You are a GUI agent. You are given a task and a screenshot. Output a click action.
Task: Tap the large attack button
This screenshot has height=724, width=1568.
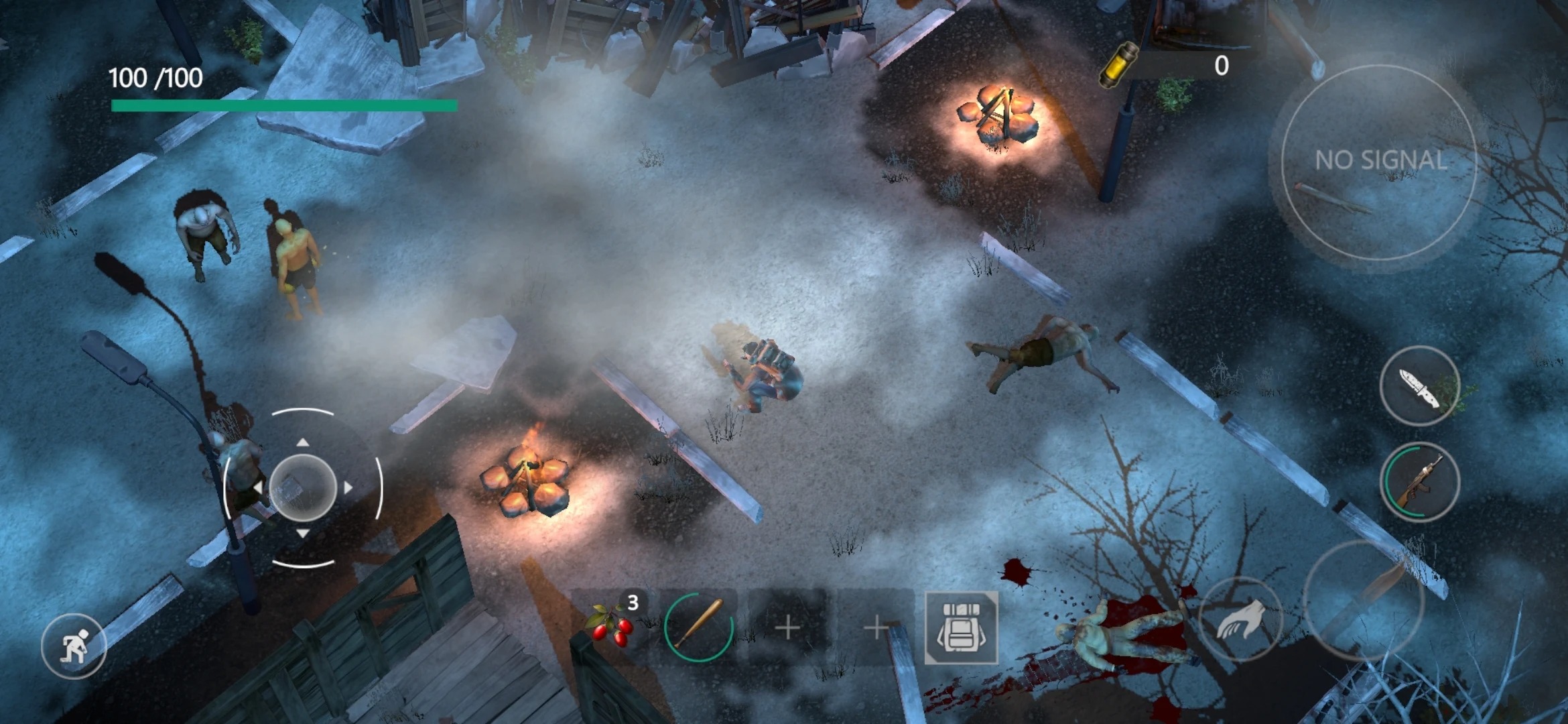click(1364, 600)
